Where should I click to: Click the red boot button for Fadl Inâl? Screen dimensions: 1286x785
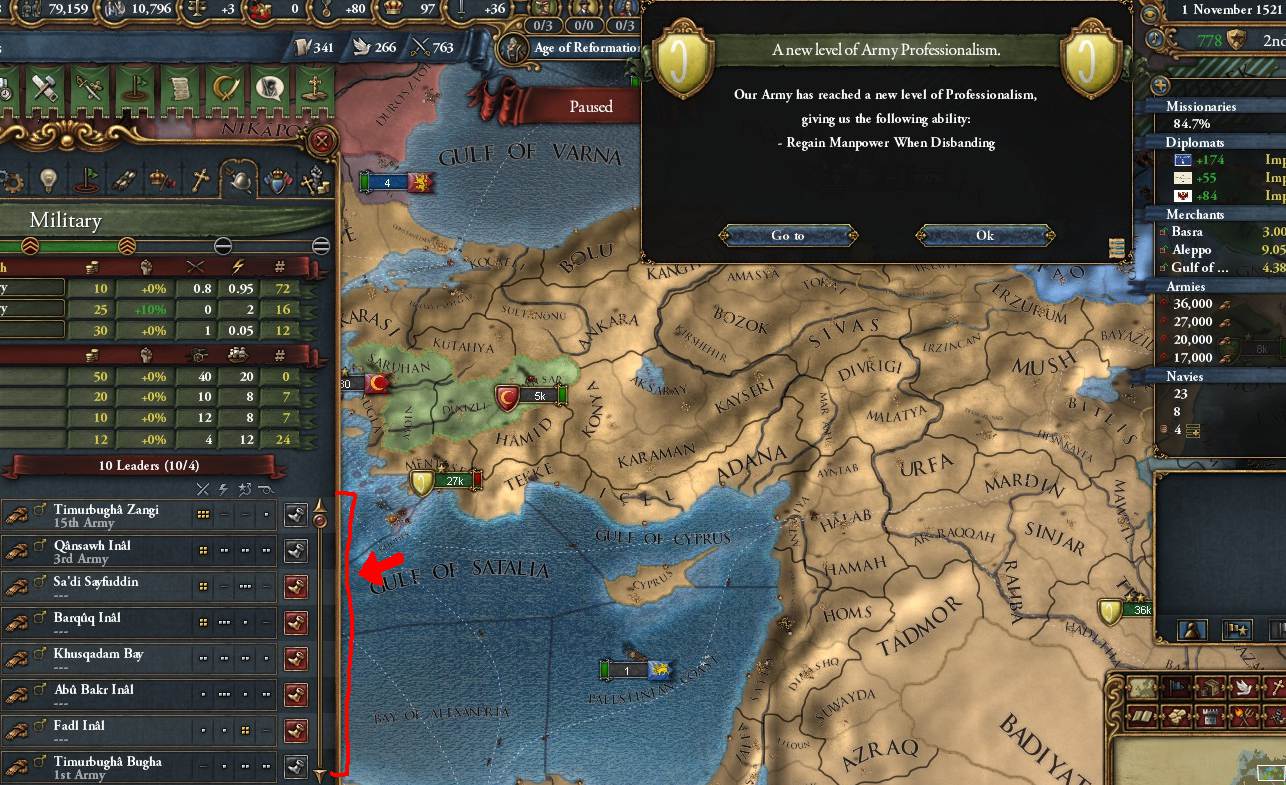point(296,731)
